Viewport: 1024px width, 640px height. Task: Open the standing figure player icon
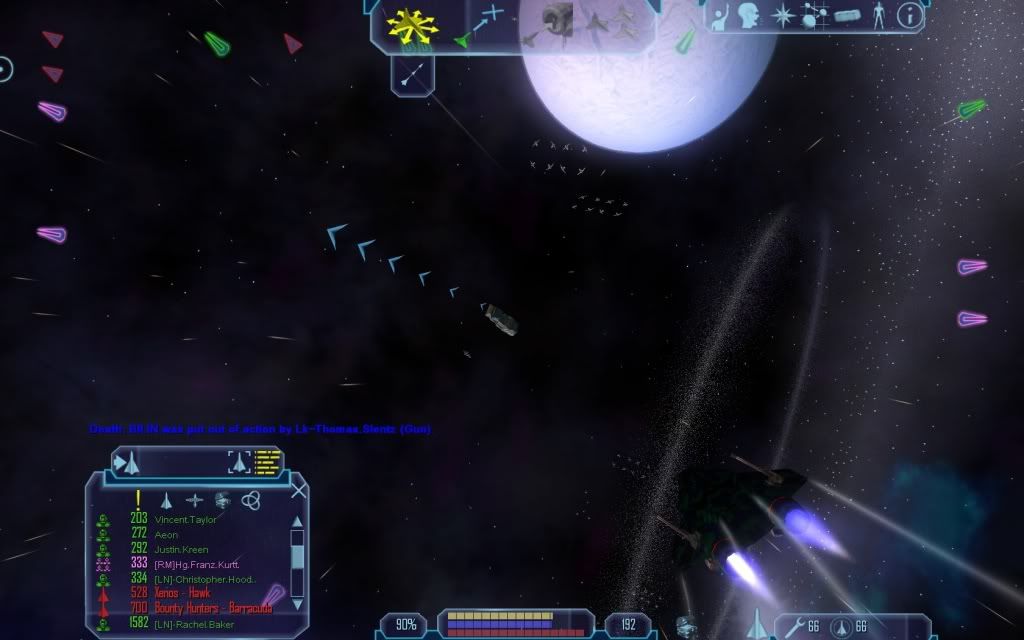point(879,15)
